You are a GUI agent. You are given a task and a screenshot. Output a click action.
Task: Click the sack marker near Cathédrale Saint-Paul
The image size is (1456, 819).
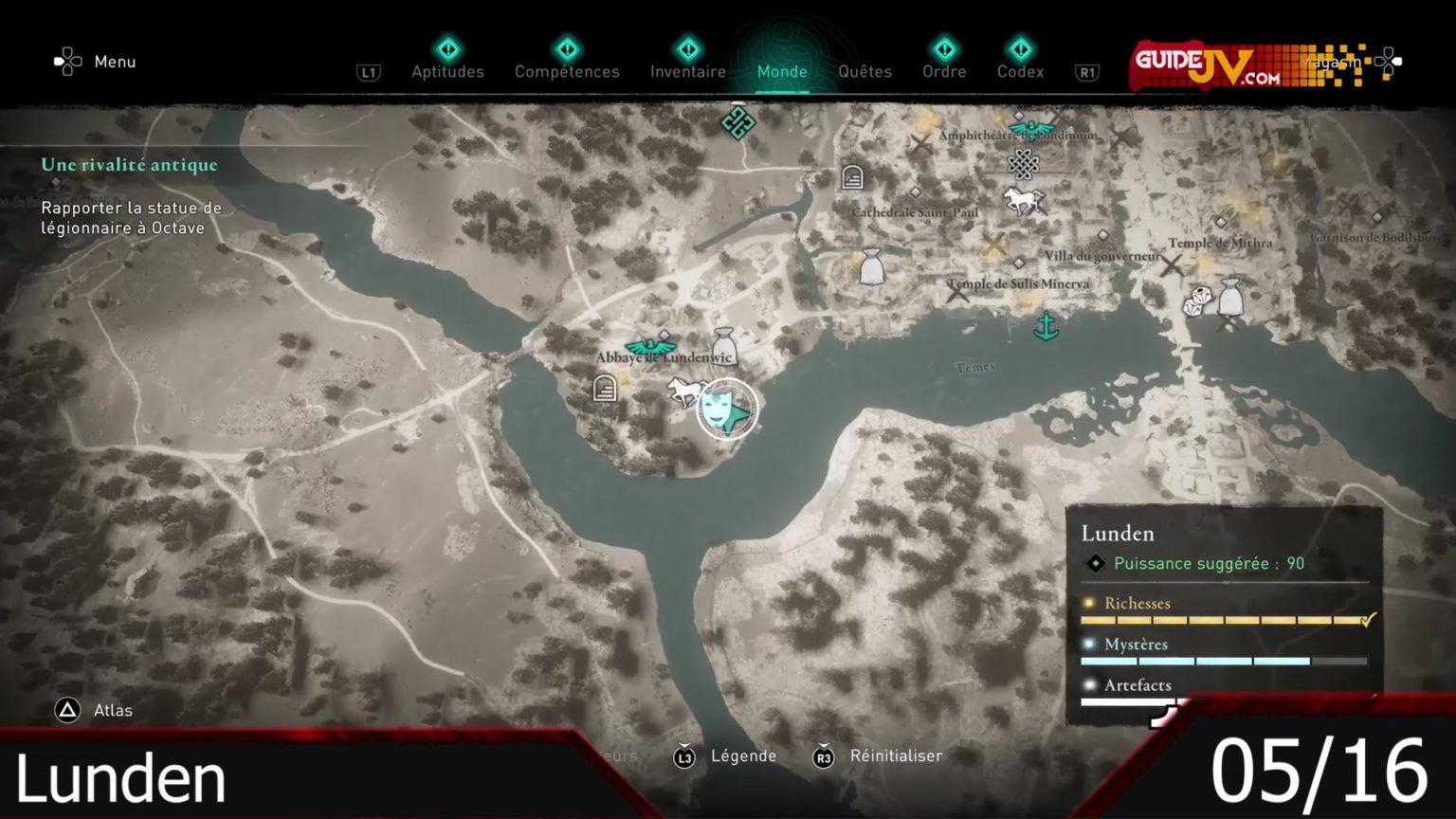(x=871, y=267)
